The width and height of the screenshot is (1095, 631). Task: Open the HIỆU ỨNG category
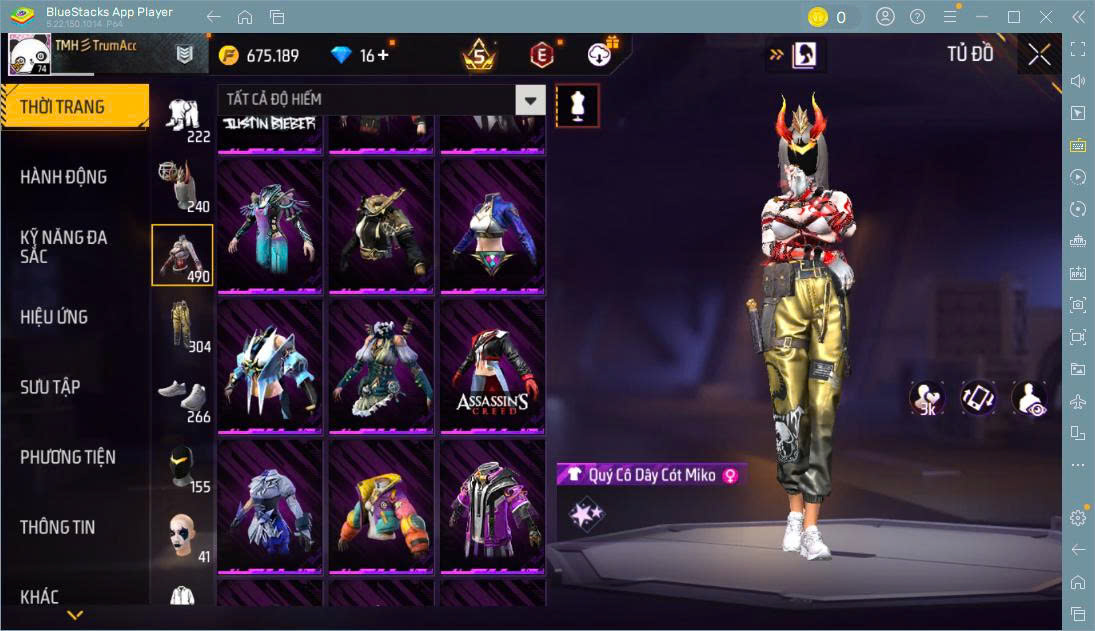55,317
